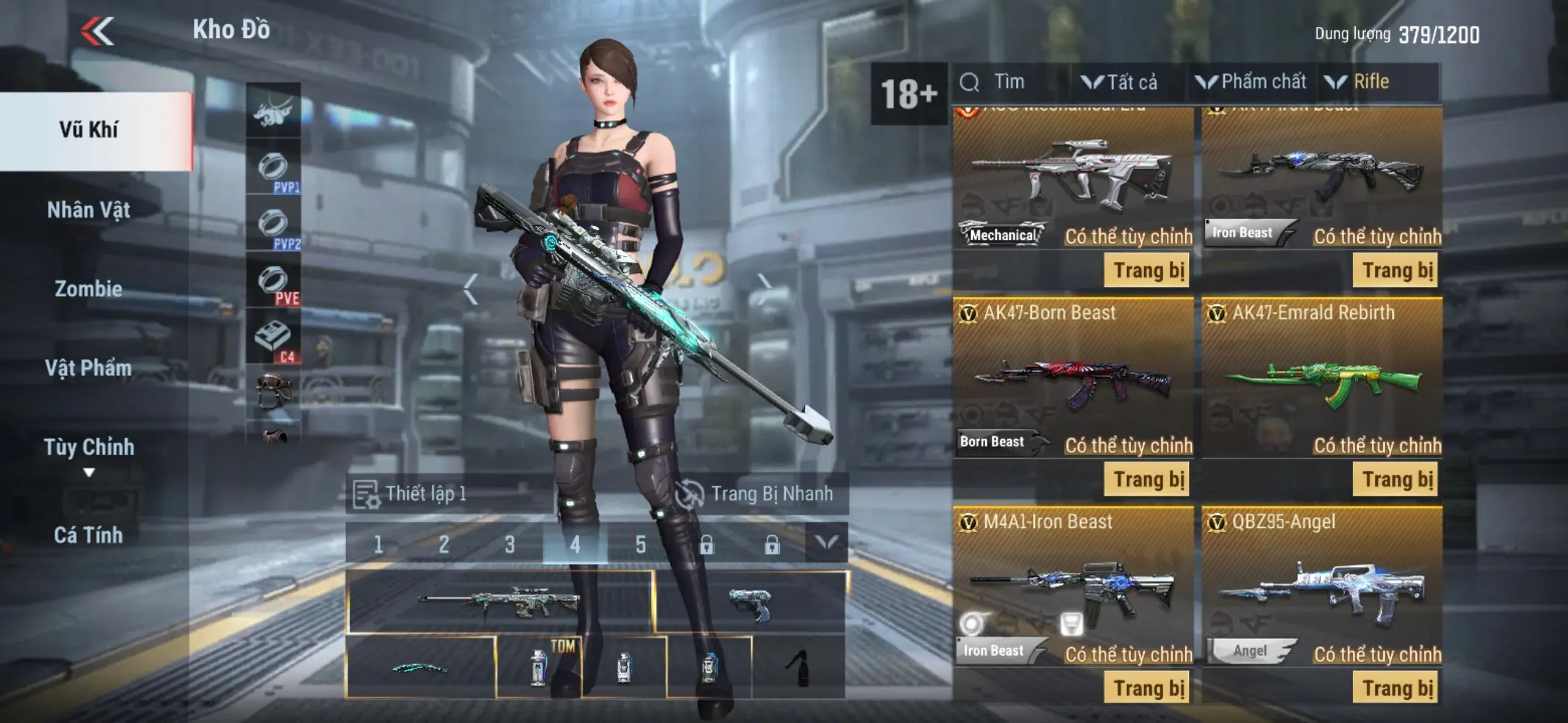Choose loadout slot number 5
1568x723 pixels.
pyautogui.click(x=640, y=544)
